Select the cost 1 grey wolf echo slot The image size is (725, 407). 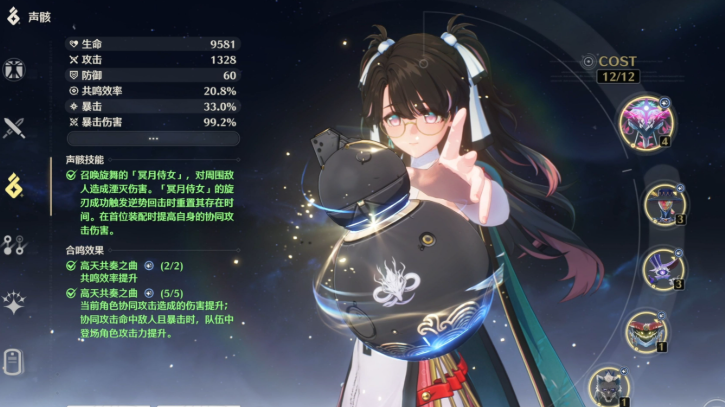point(608,387)
